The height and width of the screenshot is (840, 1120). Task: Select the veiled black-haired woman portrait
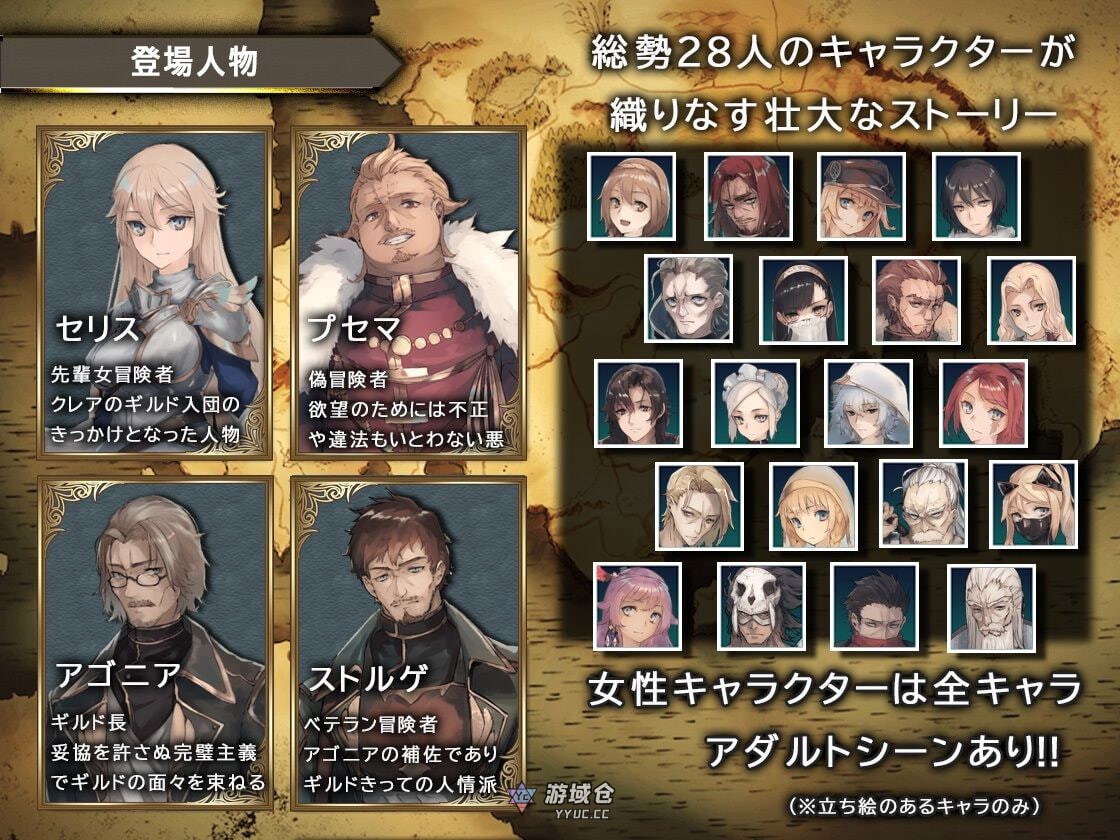803,300
